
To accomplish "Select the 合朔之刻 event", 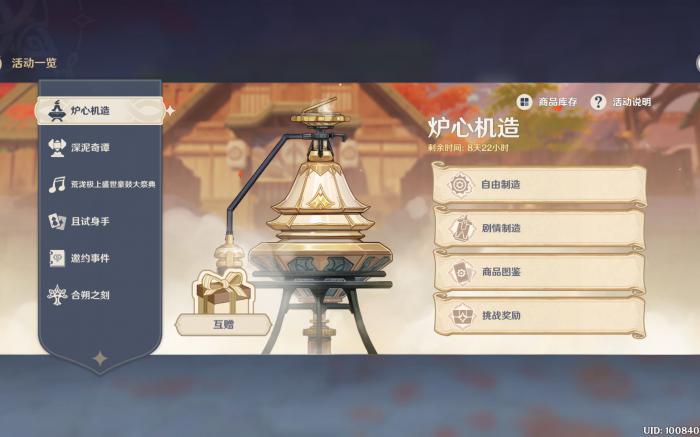I will pos(98,295).
